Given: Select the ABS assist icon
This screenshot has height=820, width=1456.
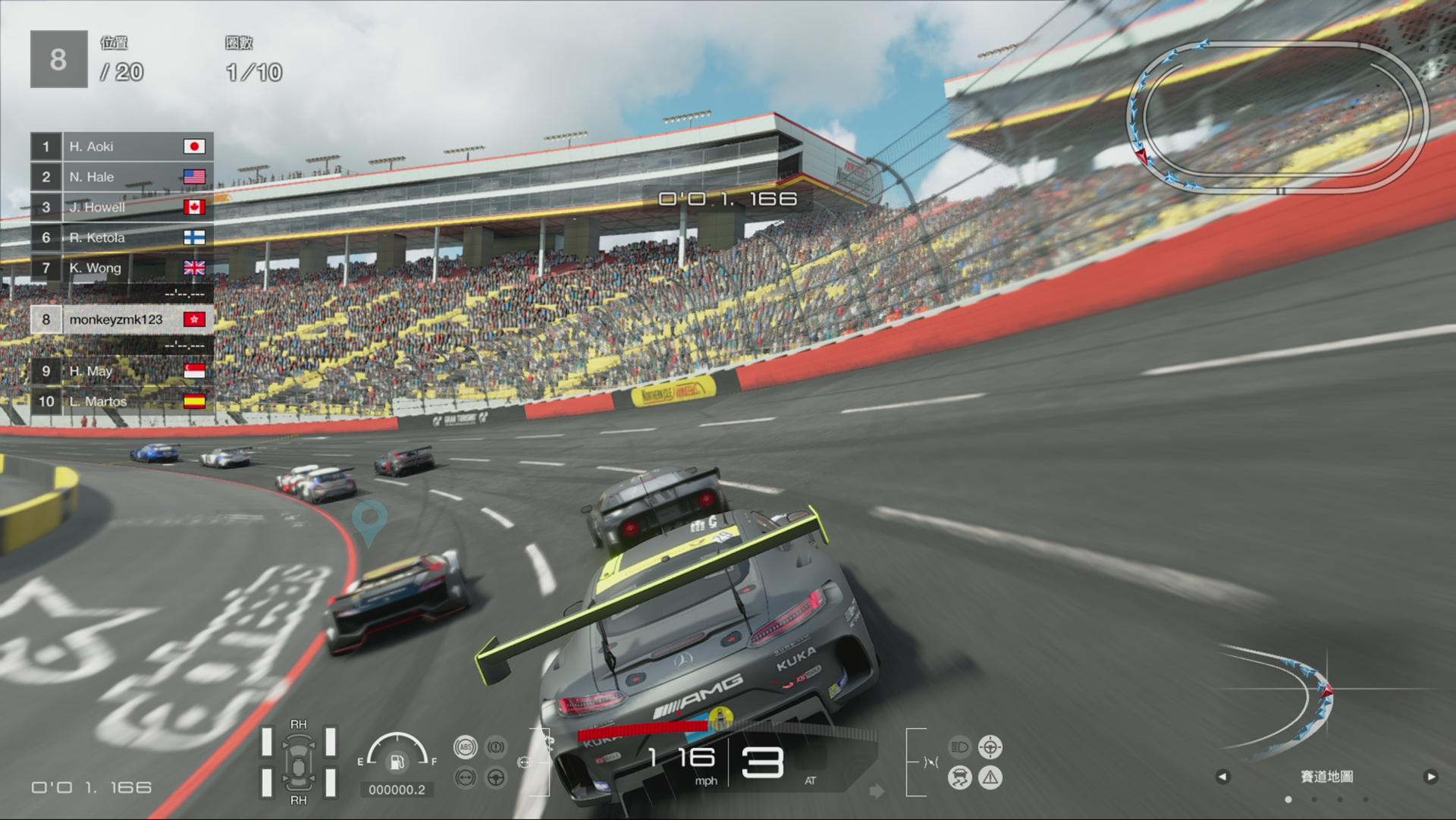Looking at the screenshot, I should coord(466,748).
